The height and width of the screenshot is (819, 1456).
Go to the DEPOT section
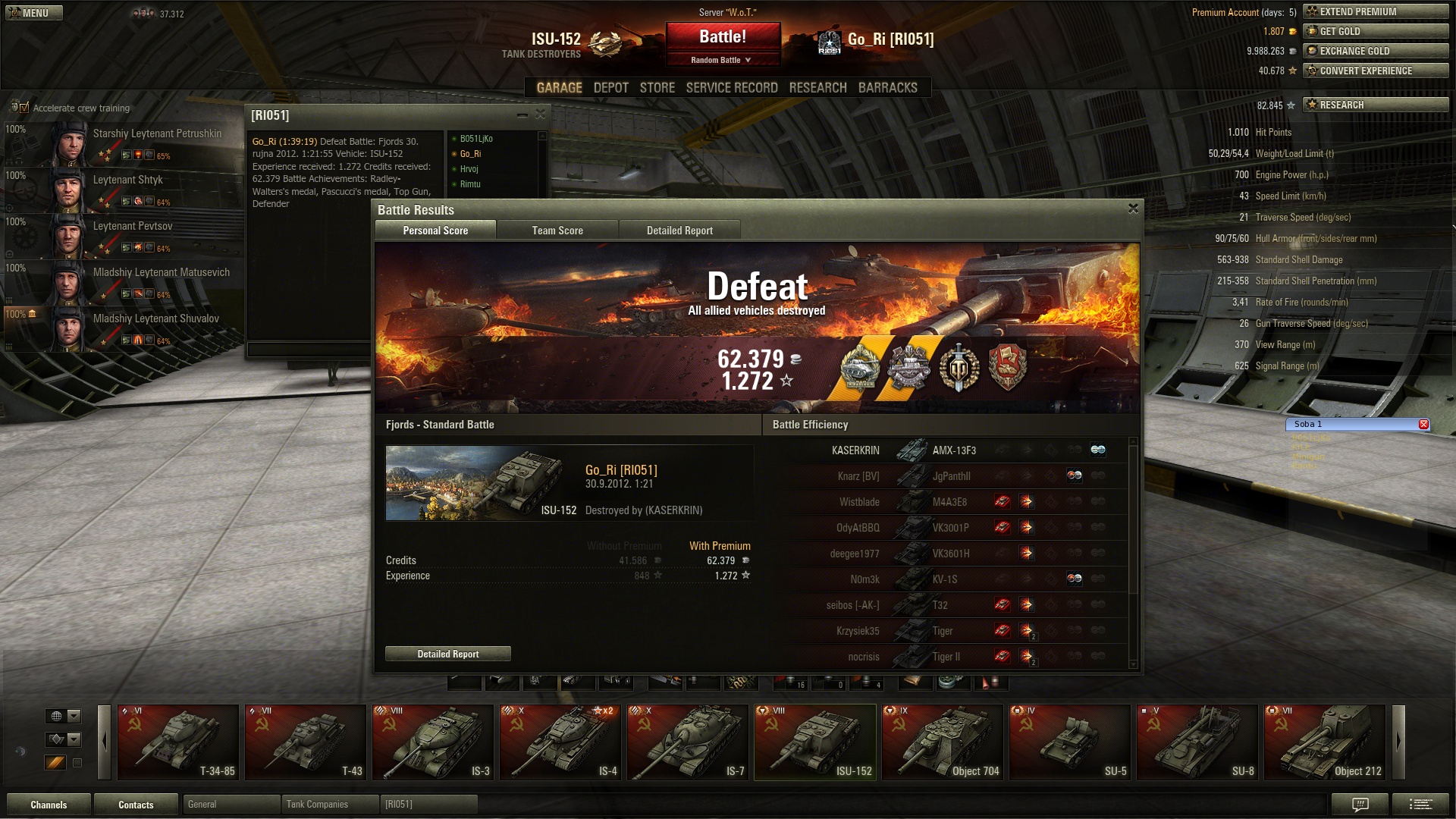tap(610, 88)
